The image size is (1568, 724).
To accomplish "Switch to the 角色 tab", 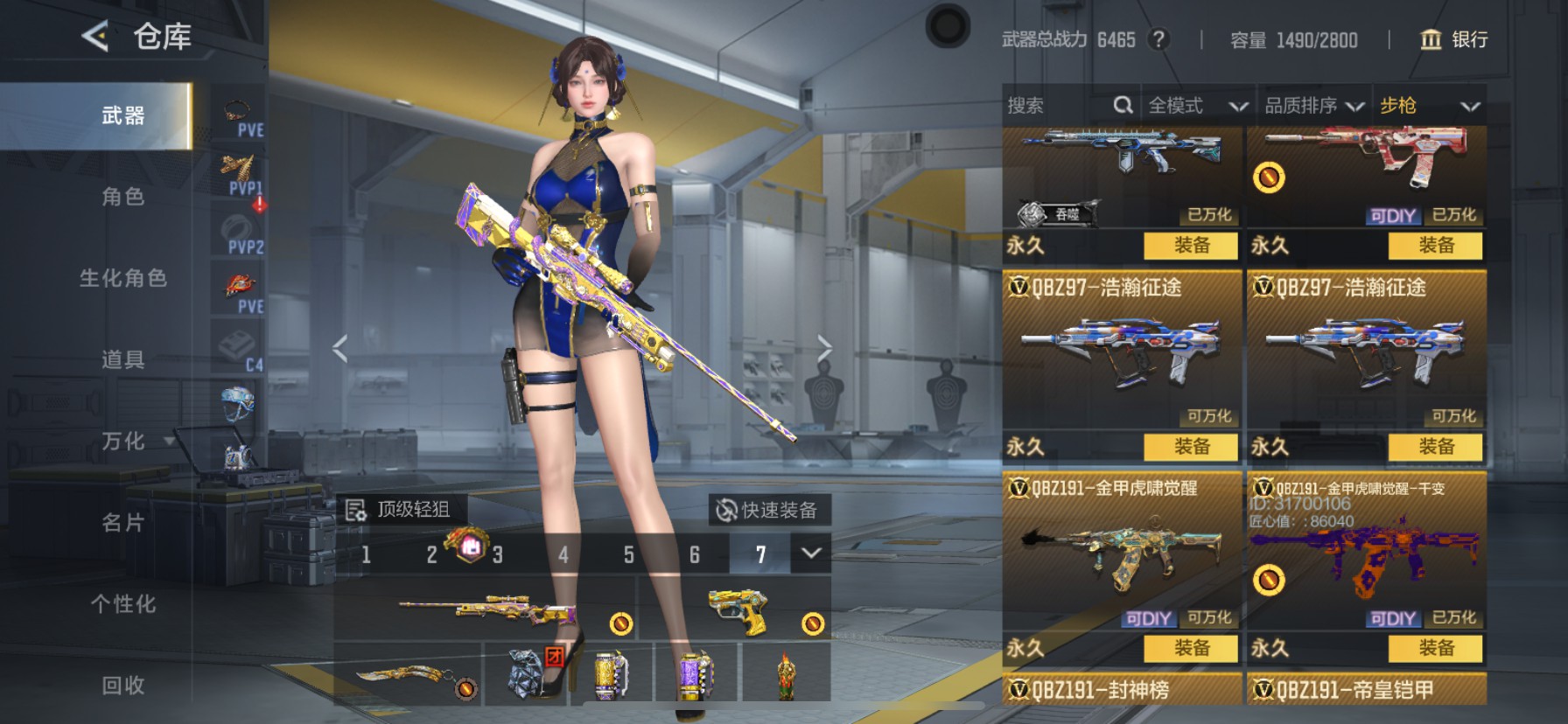I will click(122, 198).
